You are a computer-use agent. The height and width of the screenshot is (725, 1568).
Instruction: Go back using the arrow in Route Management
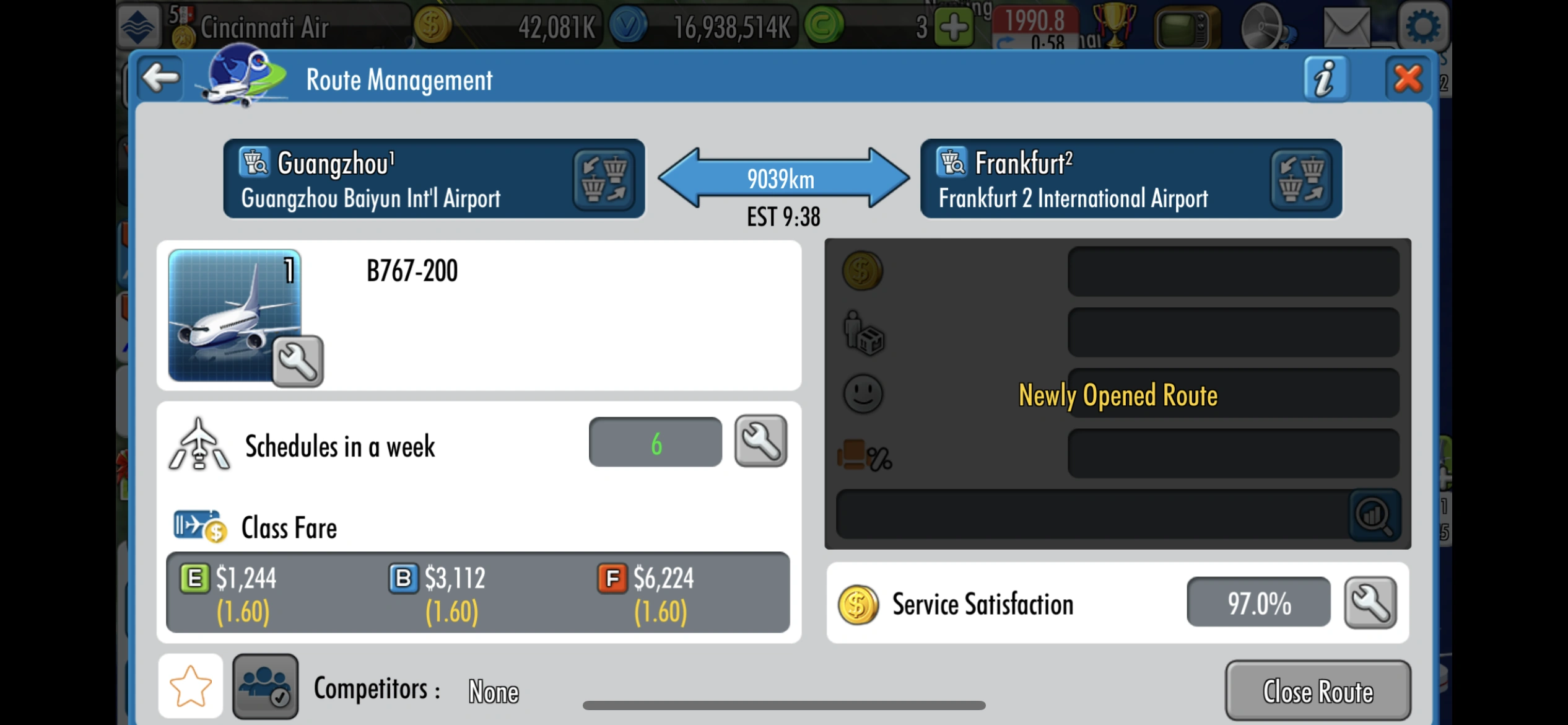point(159,78)
